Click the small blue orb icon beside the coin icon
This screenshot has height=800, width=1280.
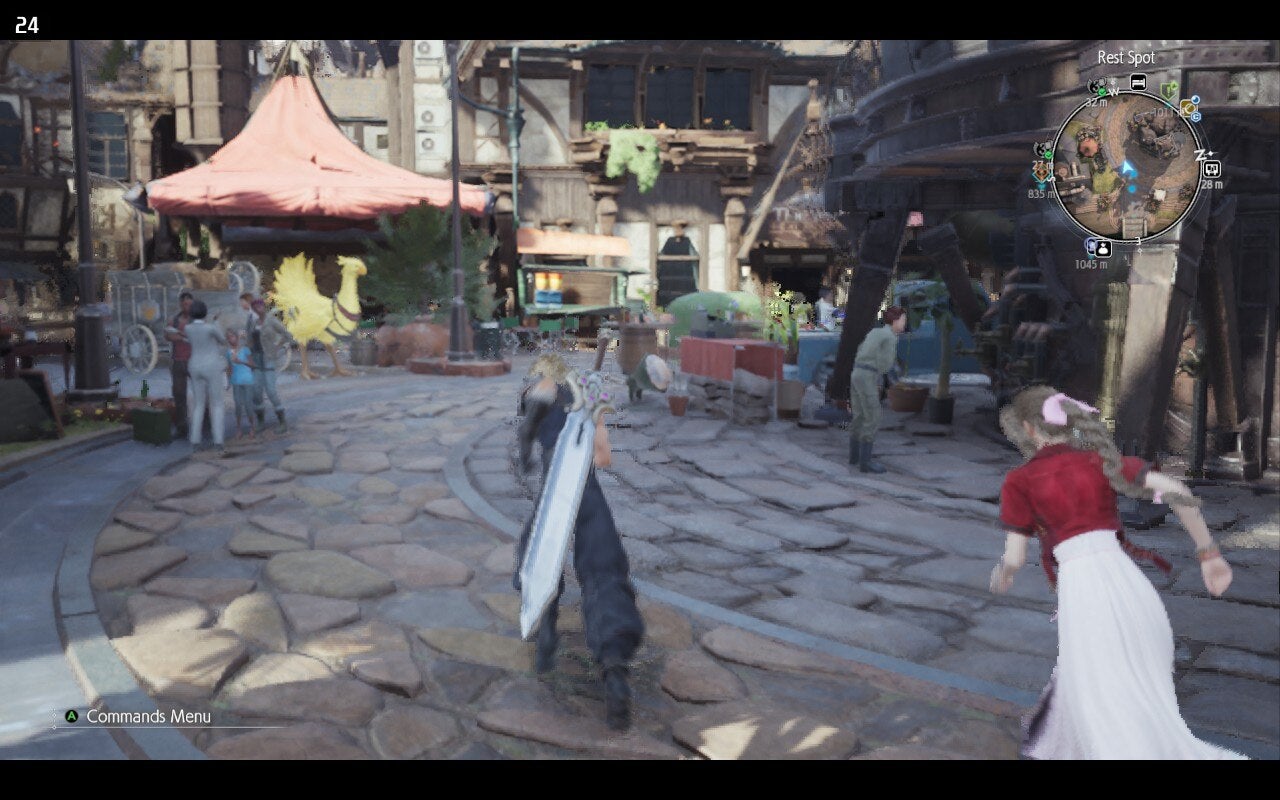point(1195,99)
